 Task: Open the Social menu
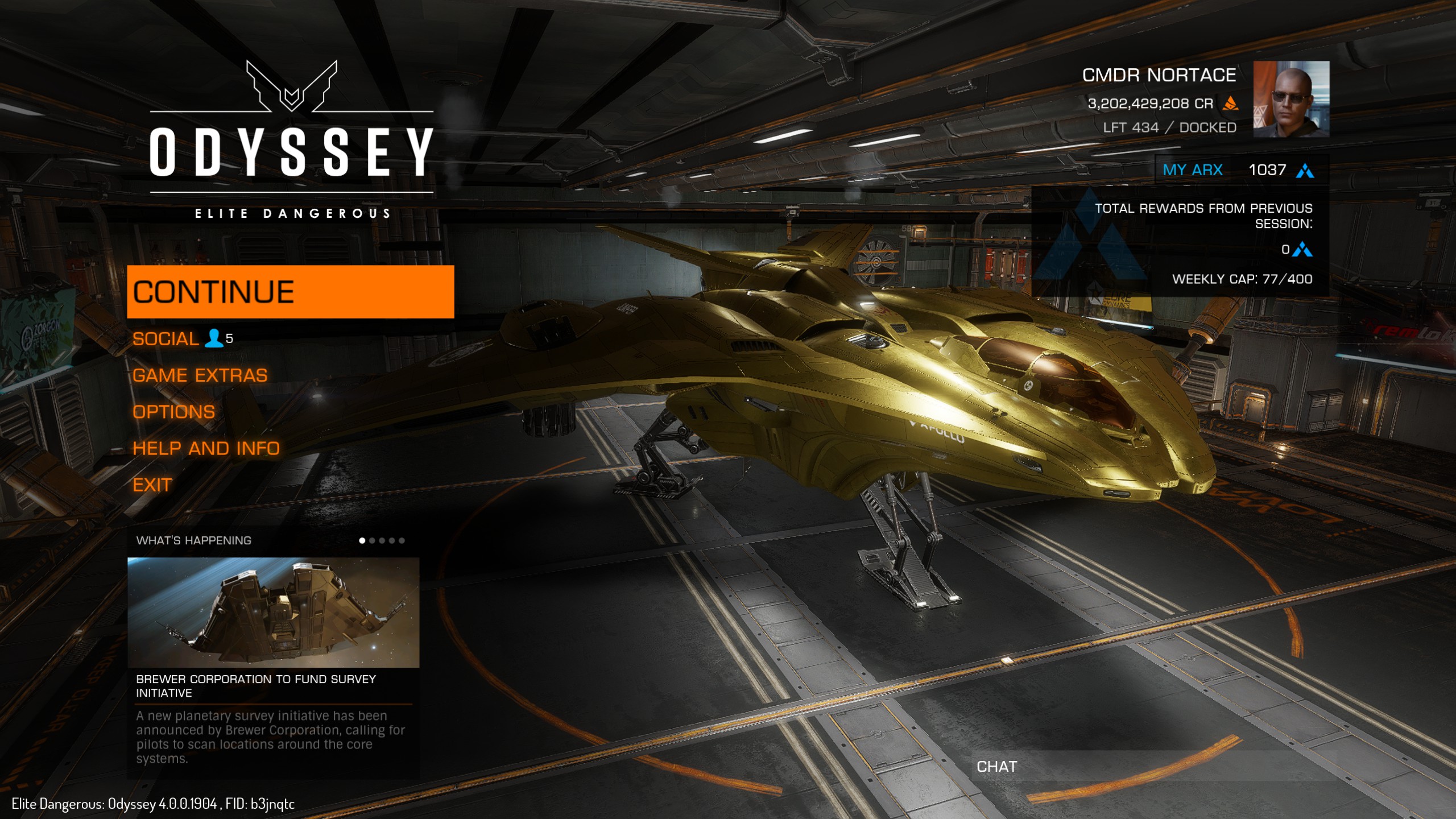click(x=166, y=339)
